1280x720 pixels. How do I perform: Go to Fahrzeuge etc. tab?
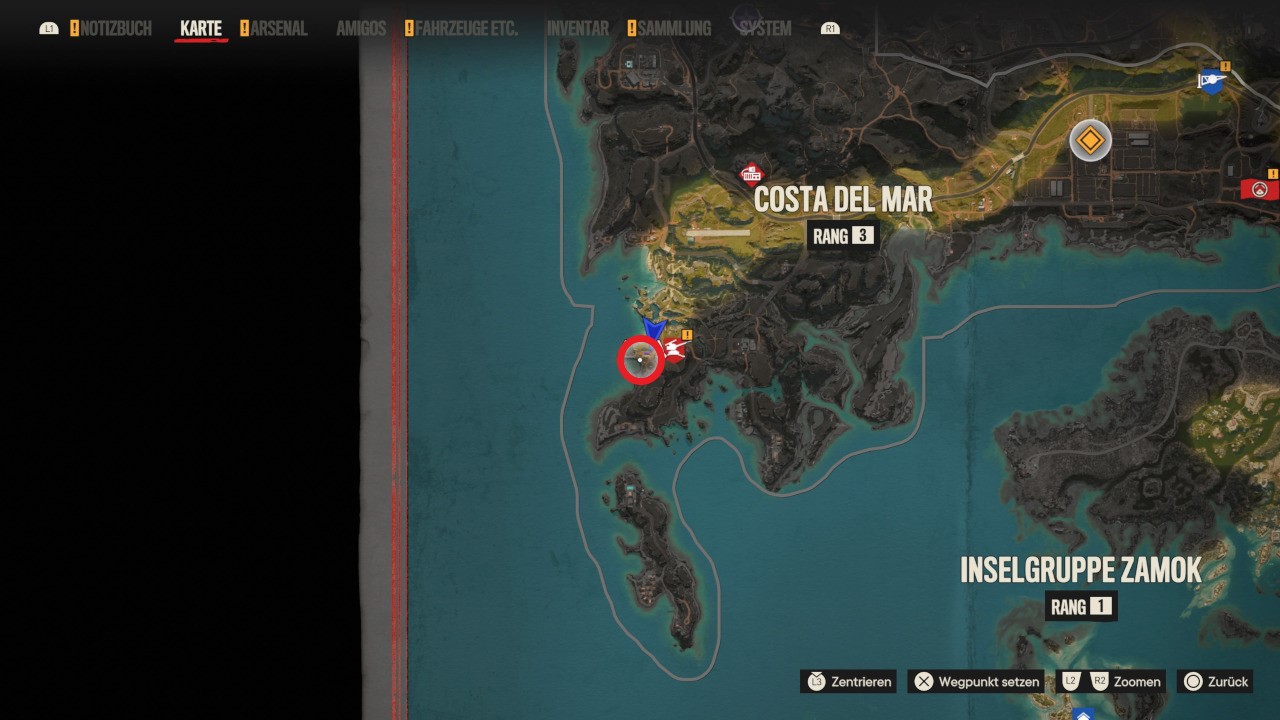[x=466, y=29]
